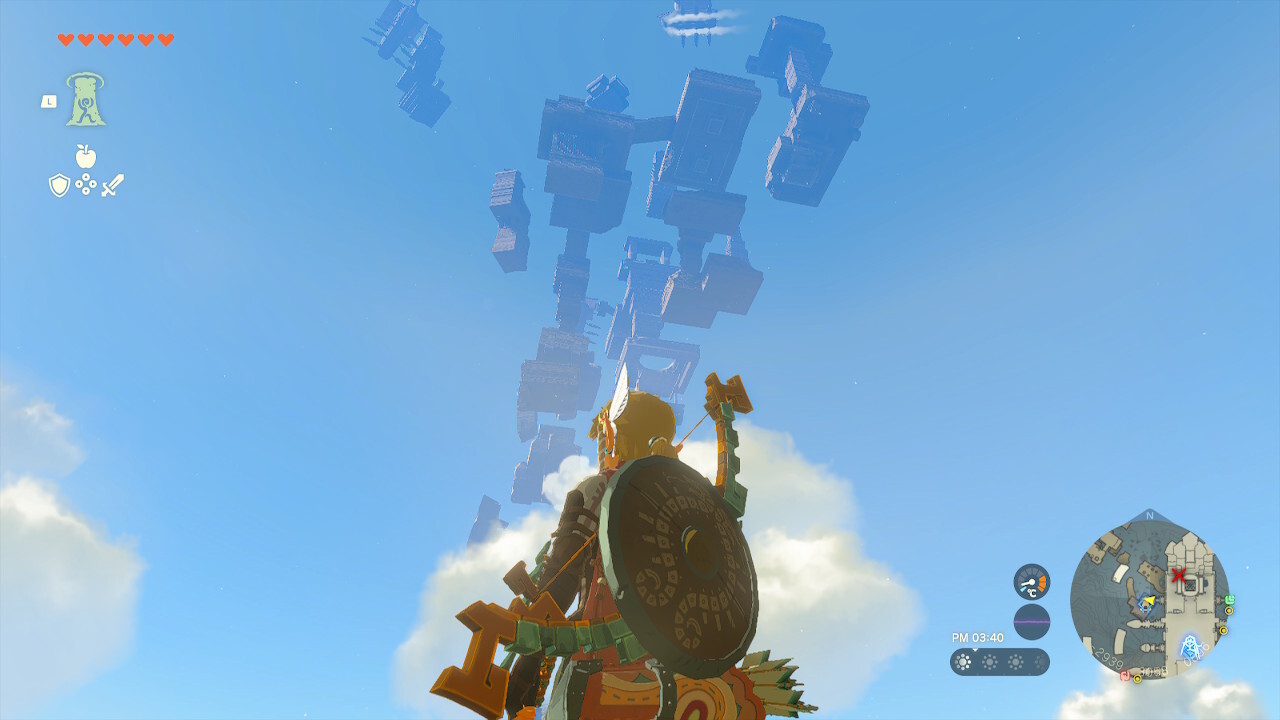Open the sword weapon quick-select icon
Image resolution: width=1280 pixels, height=720 pixels.
pyautogui.click(x=112, y=185)
